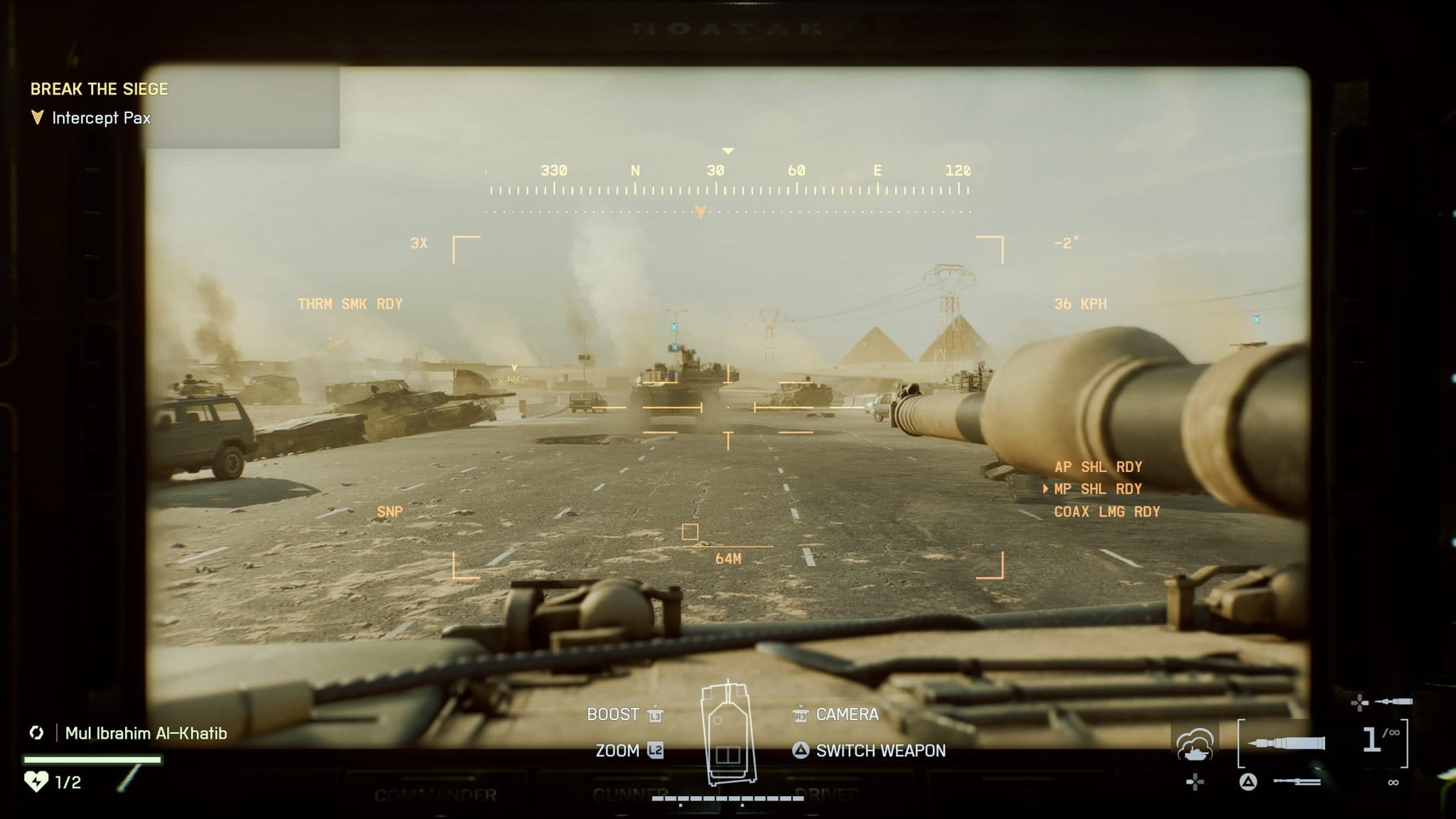Select the Intercept Pax objective tracker
1456x819 pixels.
coord(100,118)
